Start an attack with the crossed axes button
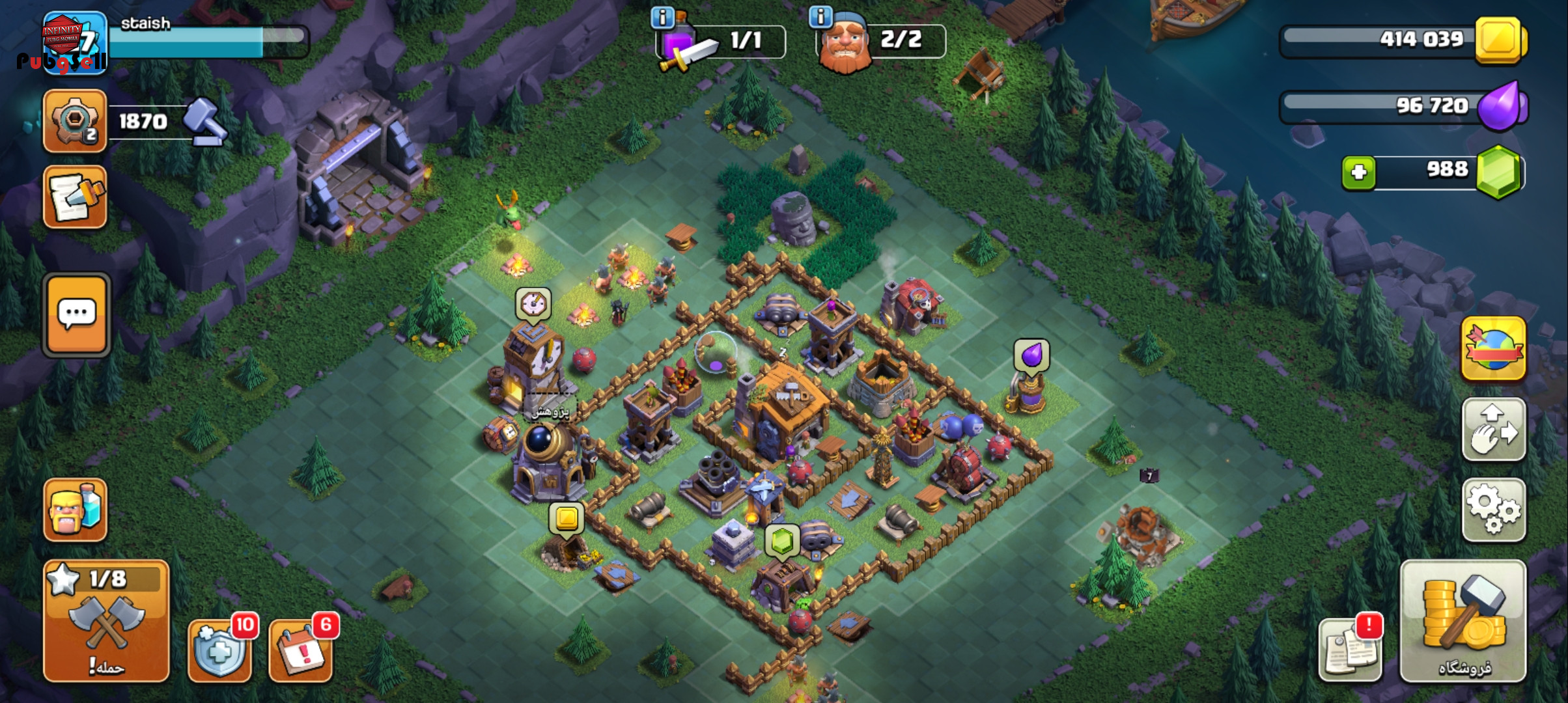Viewport: 1568px width, 703px height. 106,622
